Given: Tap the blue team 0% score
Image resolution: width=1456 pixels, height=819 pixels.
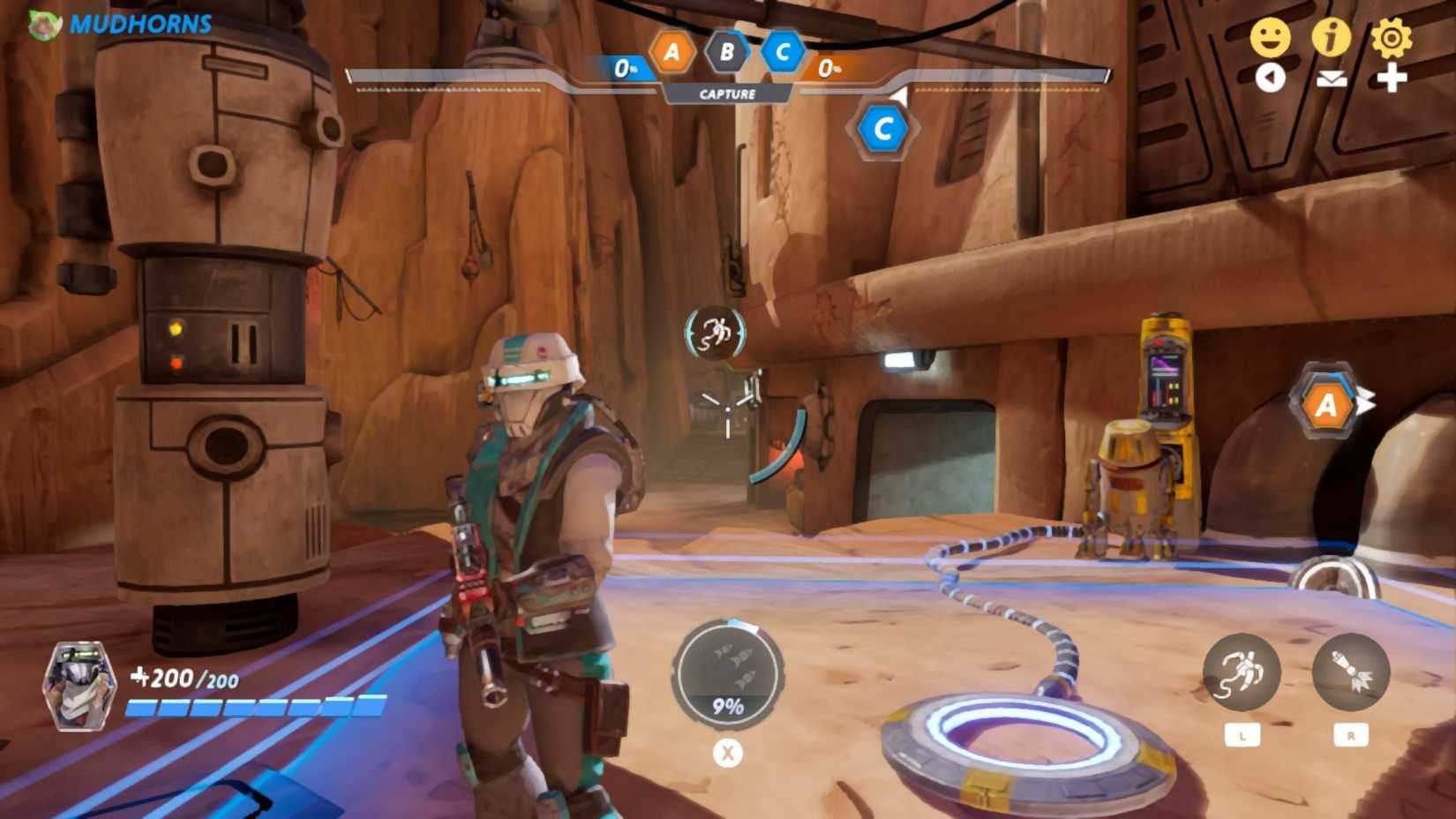Looking at the screenshot, I should (627, 65).
